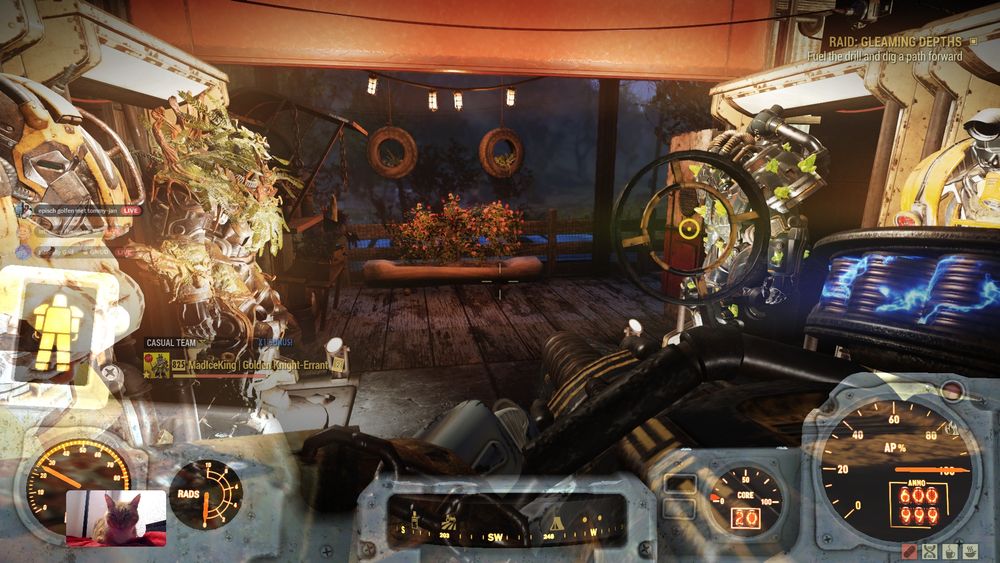Viewport: 1000px width, 563px height.
Task: Select teammate MadIceKing's portrait
Action: click(155, 365)
